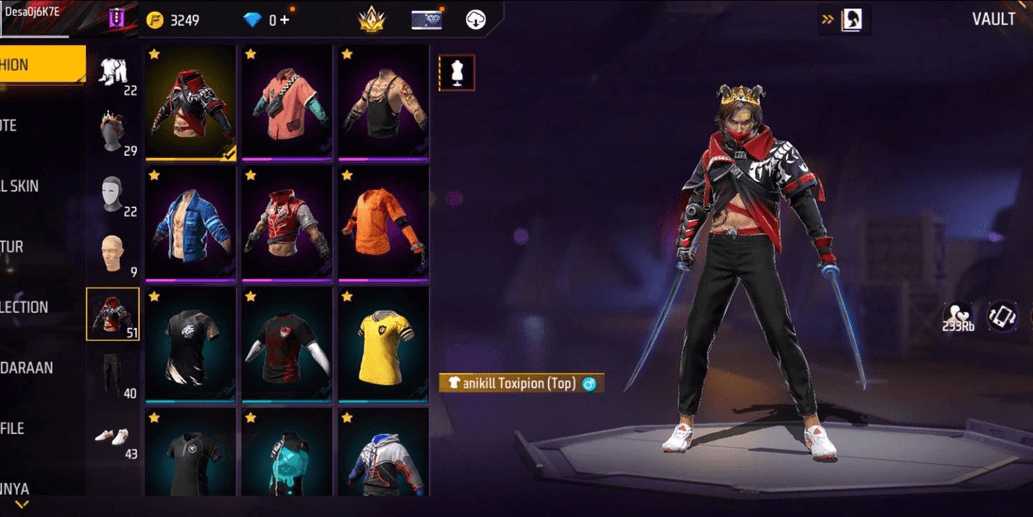Click the heart likes icon showing 233Rb
Screen dimensions: 1033x517
(958, 317)
